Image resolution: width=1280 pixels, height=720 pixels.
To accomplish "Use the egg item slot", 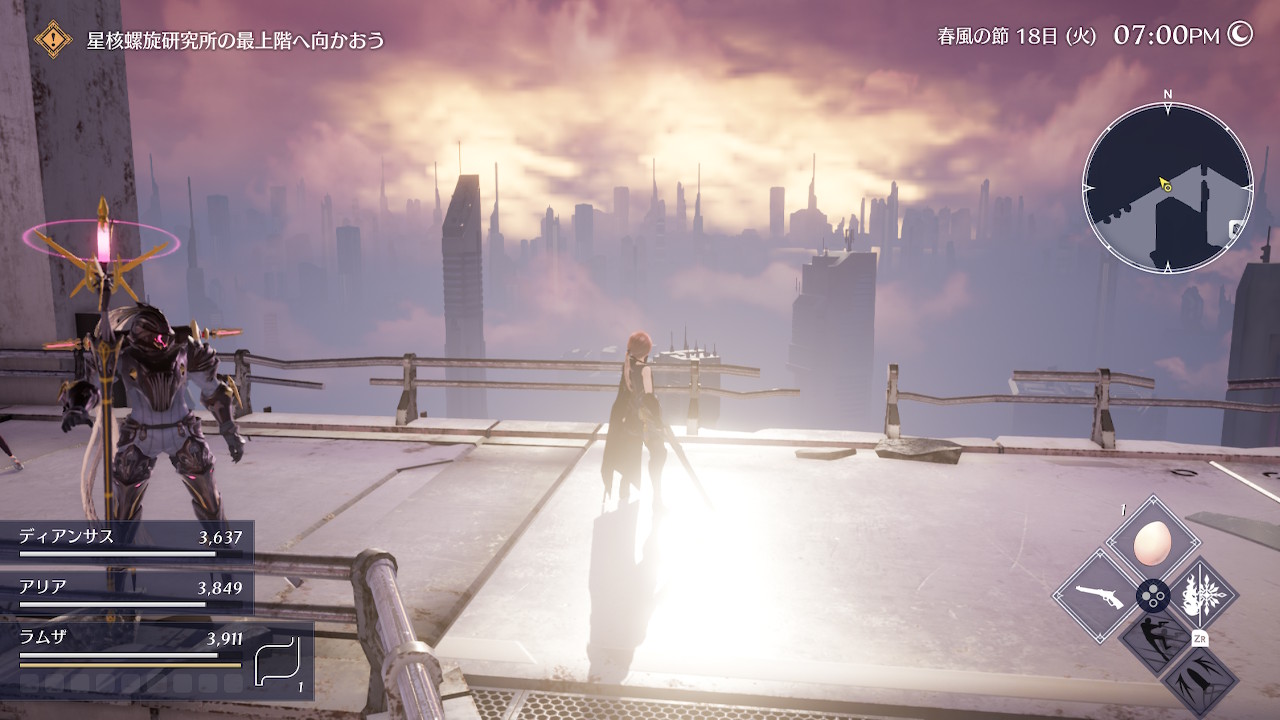I will pyautogui.click(x=1153, y=544).
